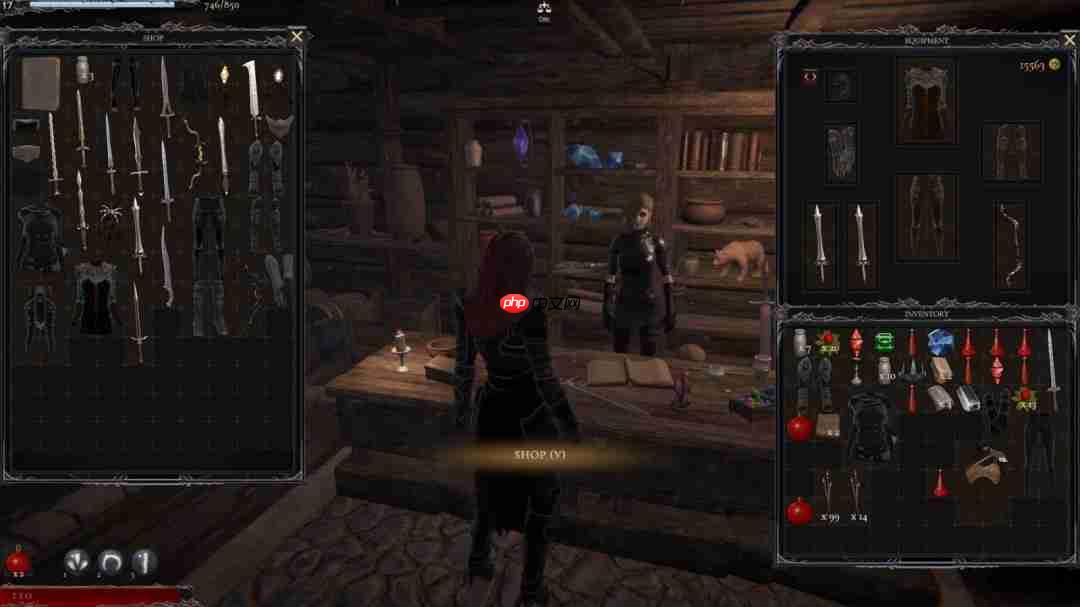Viewport: 1080px width, 607px height.
Task: Click the equipped helmet slot
Action: [841, 84]
